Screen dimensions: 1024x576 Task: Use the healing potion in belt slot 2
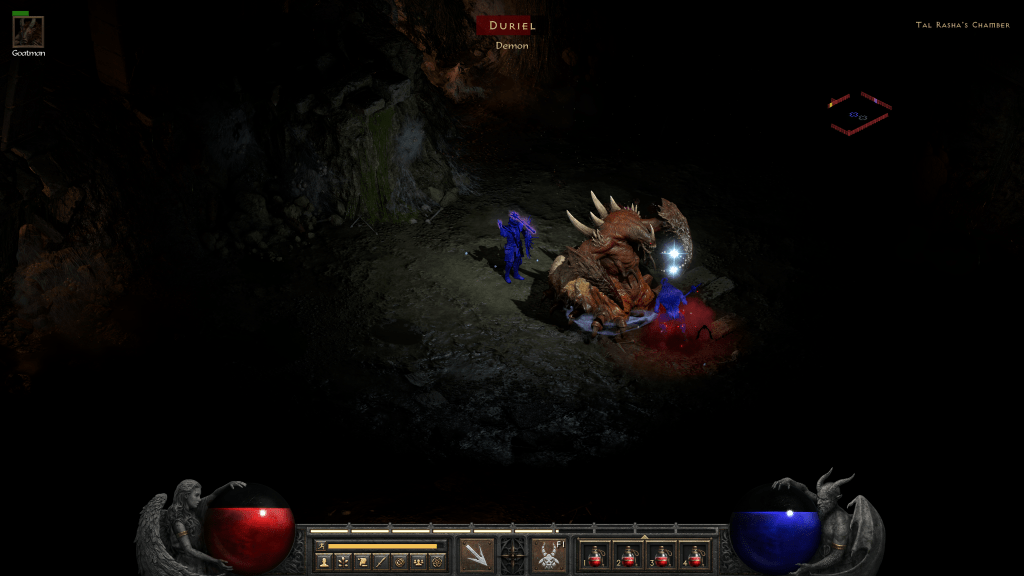point(629,555)
